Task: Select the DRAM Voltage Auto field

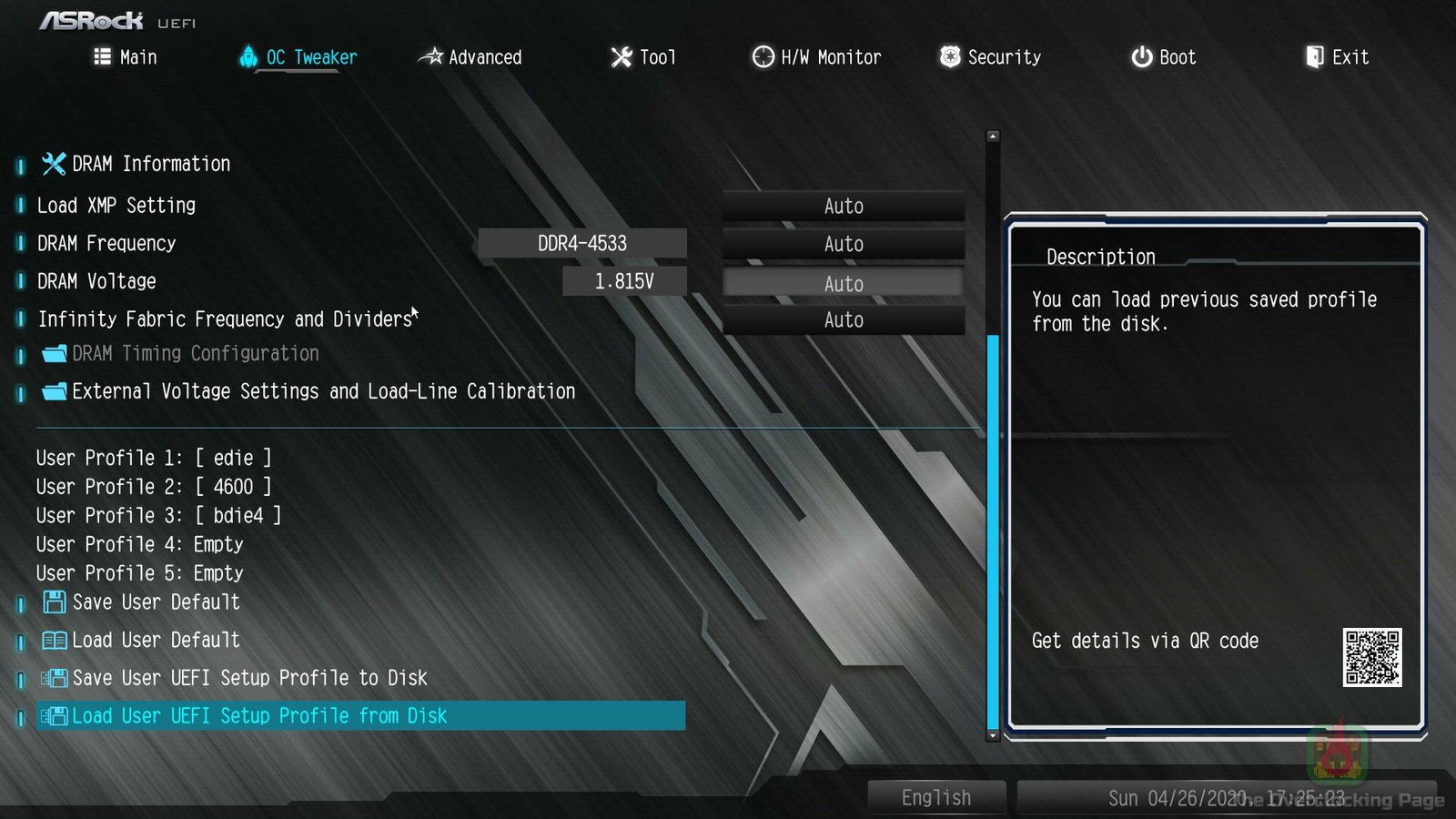Action: point(843,284)
